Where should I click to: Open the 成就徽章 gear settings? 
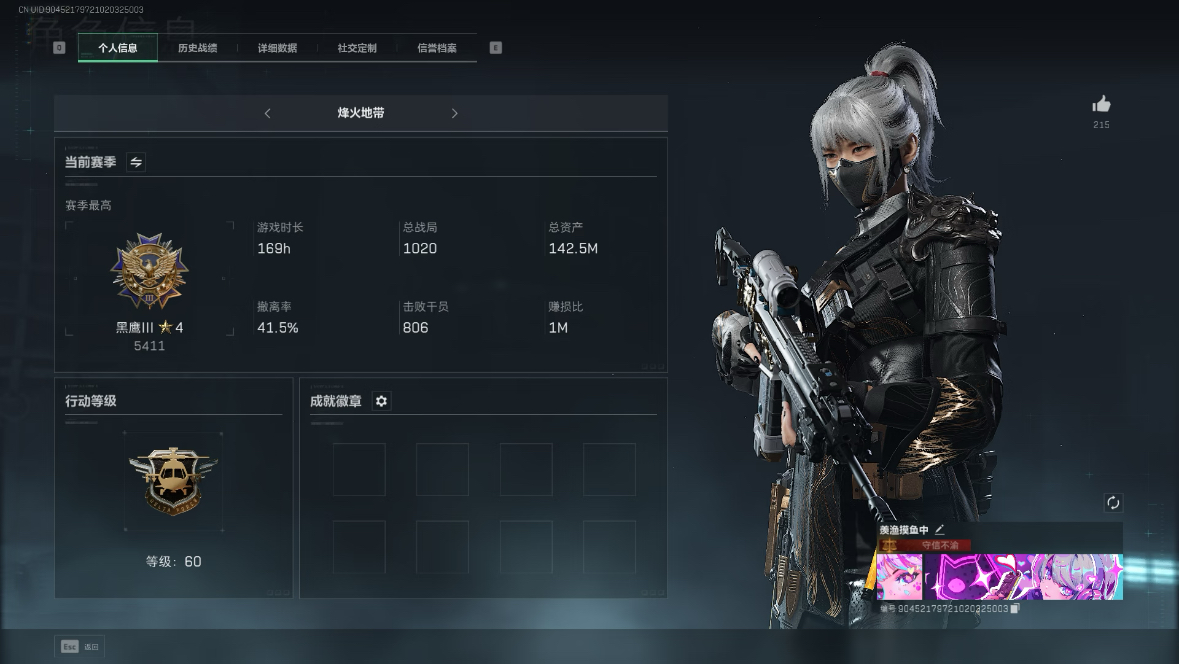click(x=381, y=401)
